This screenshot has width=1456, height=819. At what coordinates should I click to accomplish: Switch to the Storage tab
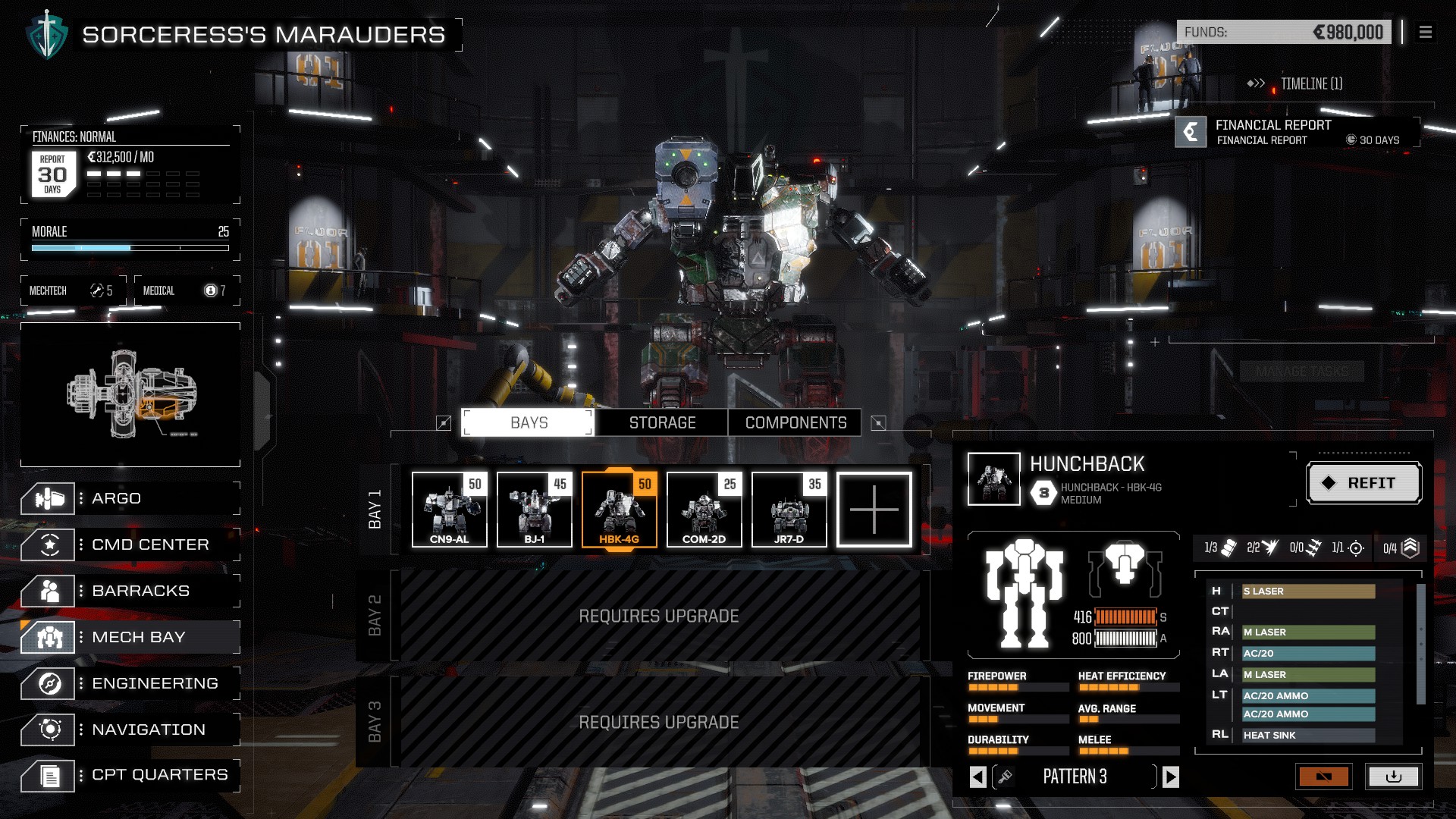point(661,422)
